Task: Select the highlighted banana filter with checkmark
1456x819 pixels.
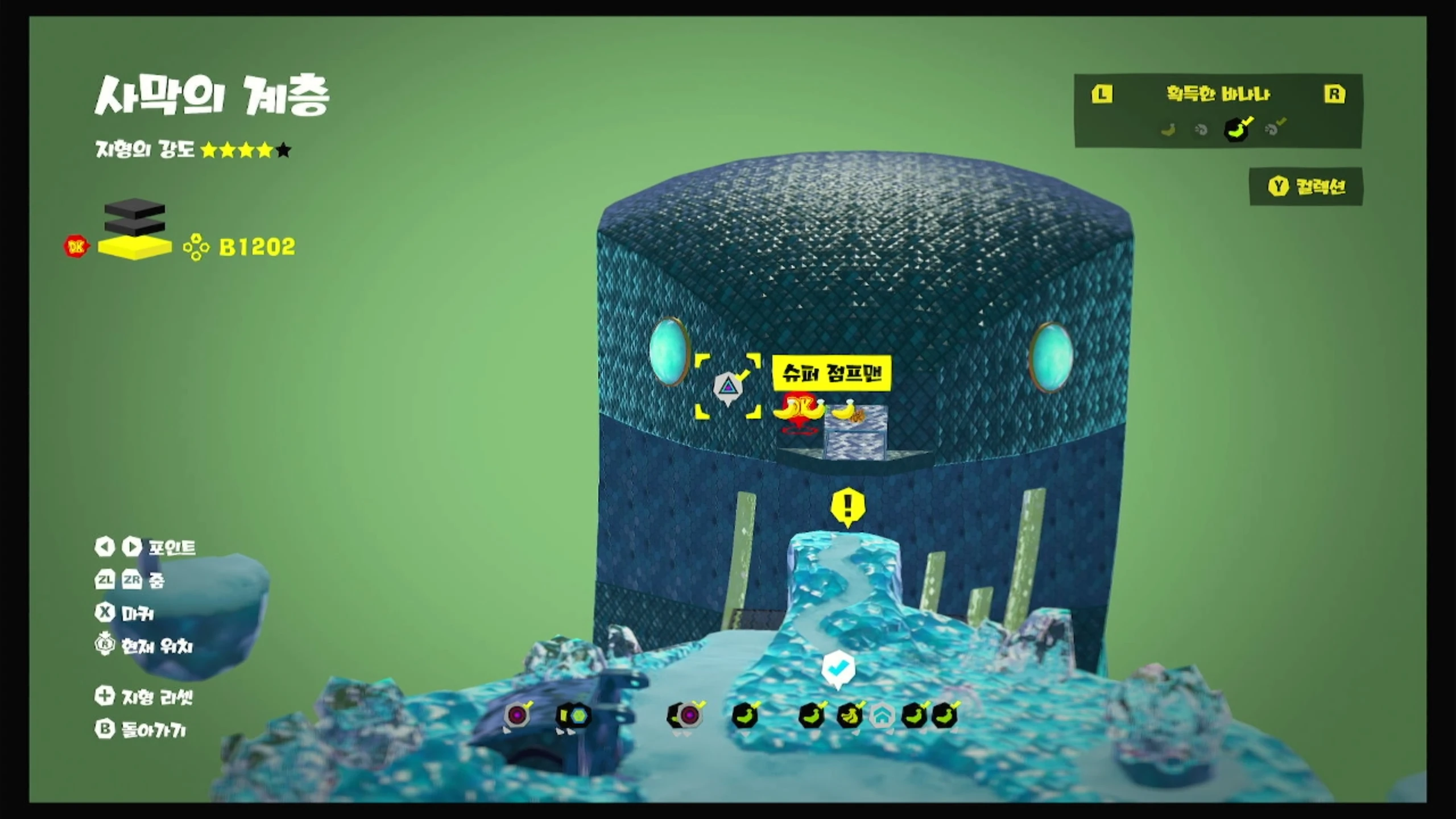Action: [1237, 129]
